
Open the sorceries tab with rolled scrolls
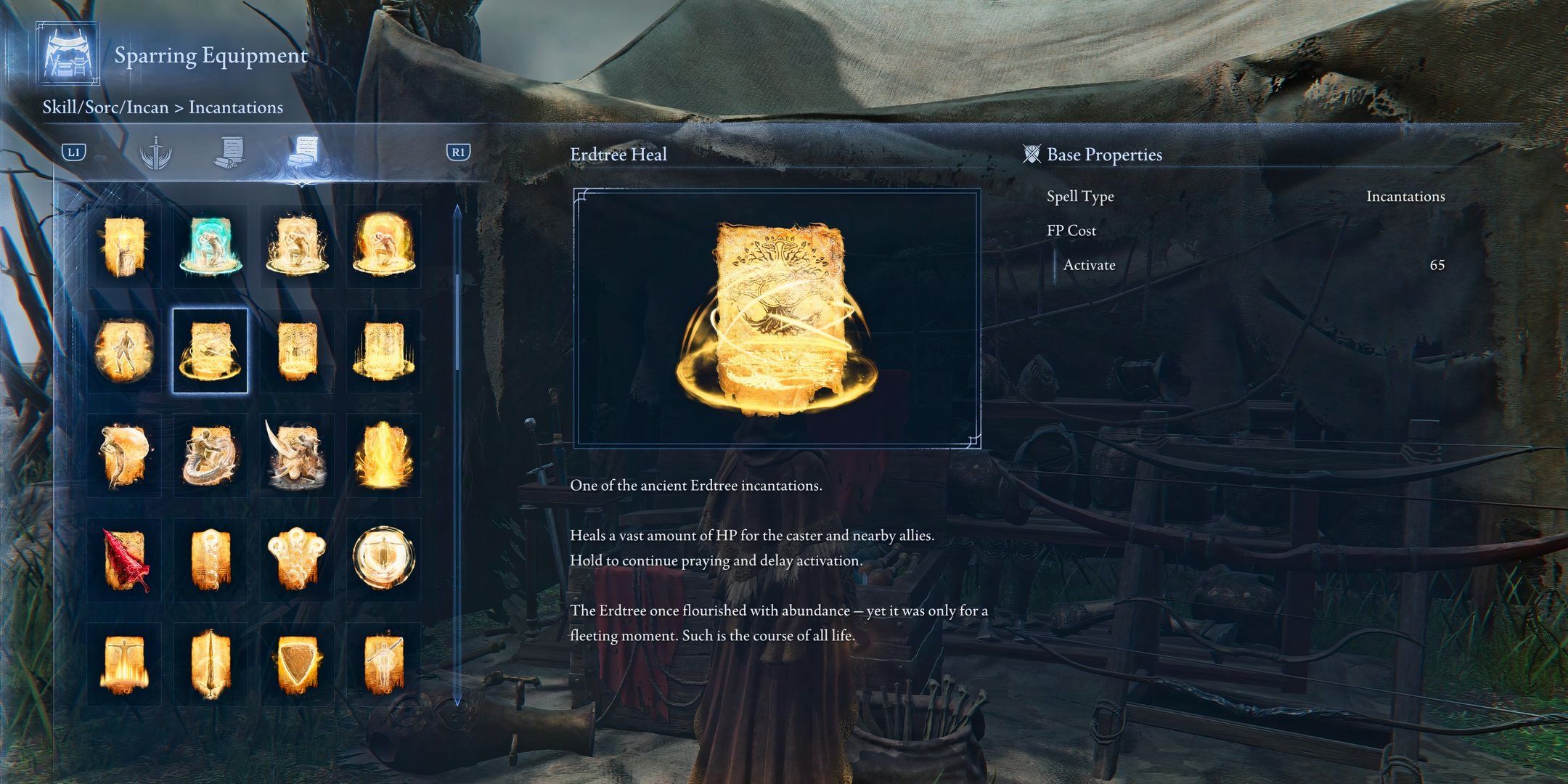point(229,152)
